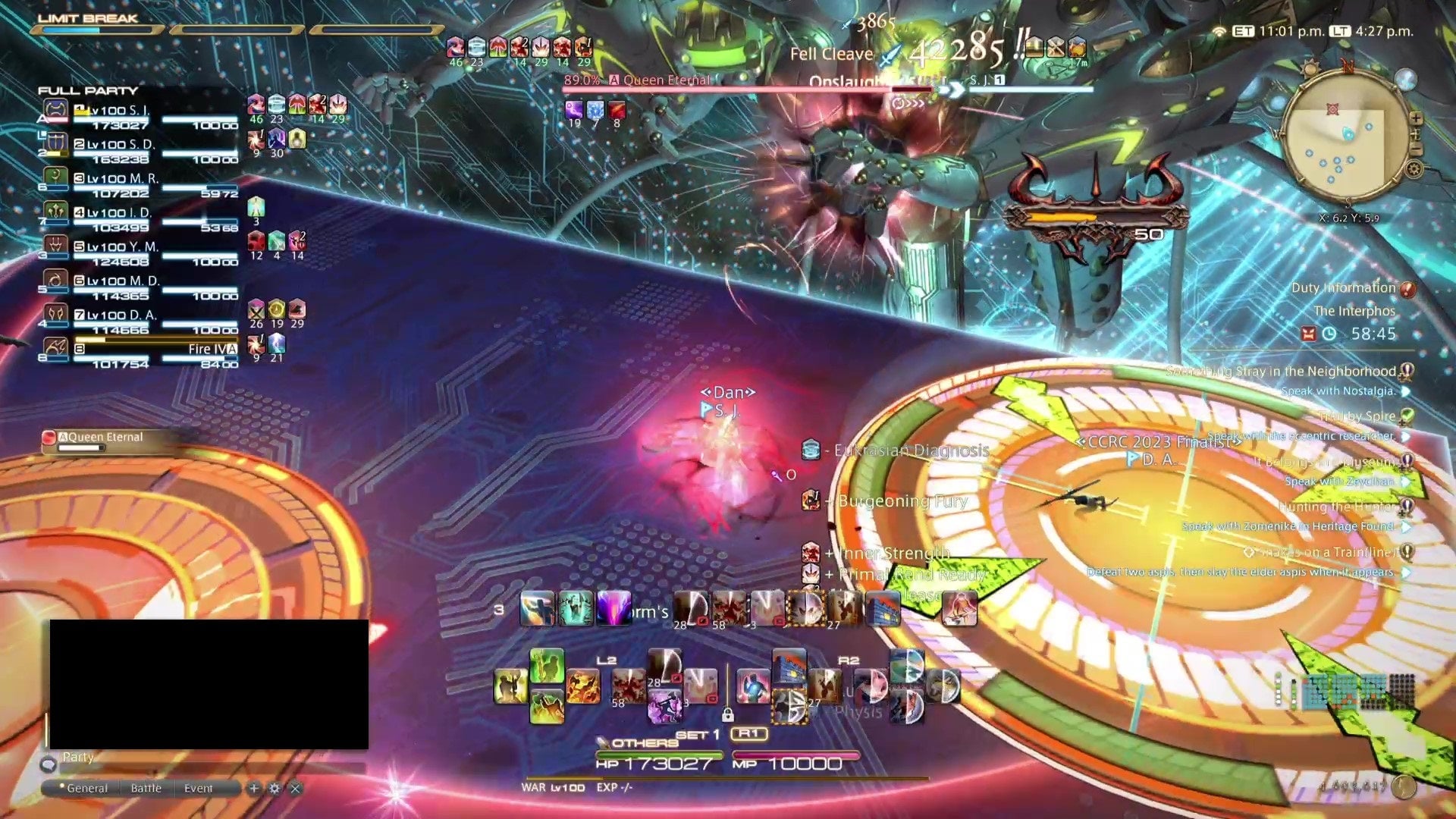Click the Duty Information alert icon
This screenshot has width=1456, height=819.
click(1406, 290)
